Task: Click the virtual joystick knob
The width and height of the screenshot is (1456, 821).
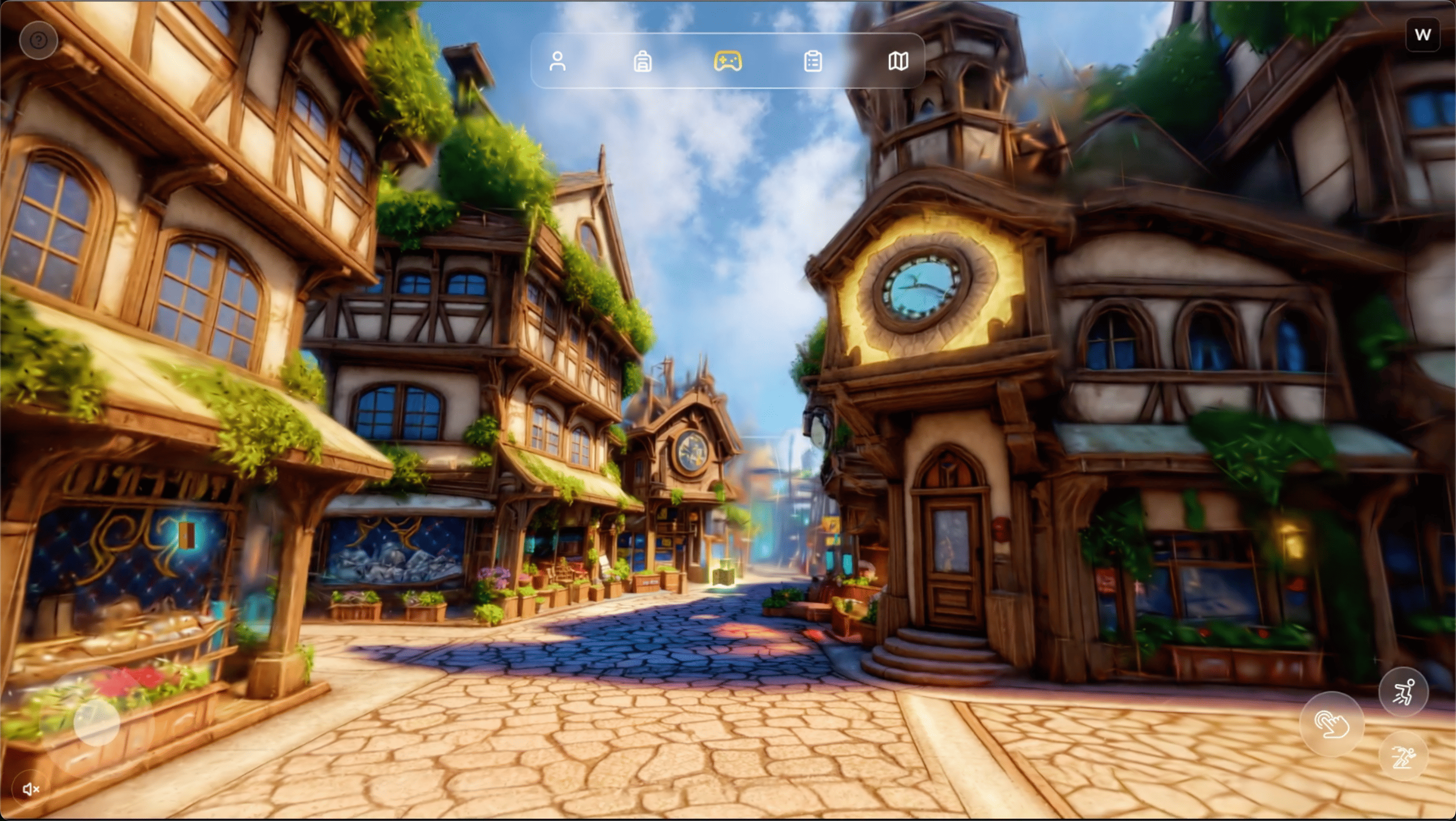Action: pos(97,722)
